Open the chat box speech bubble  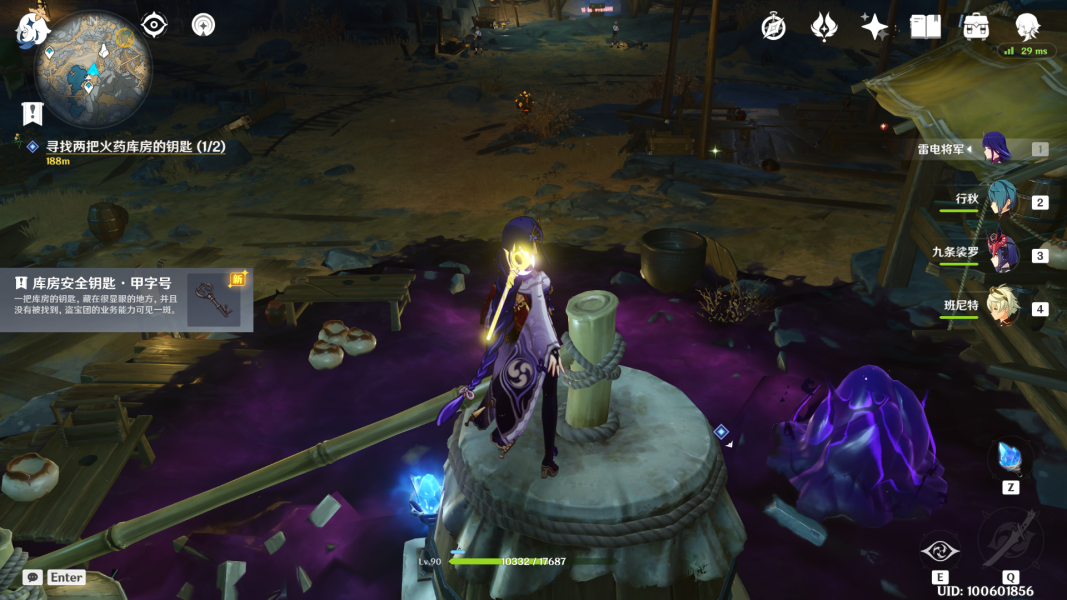click(33, 577)
